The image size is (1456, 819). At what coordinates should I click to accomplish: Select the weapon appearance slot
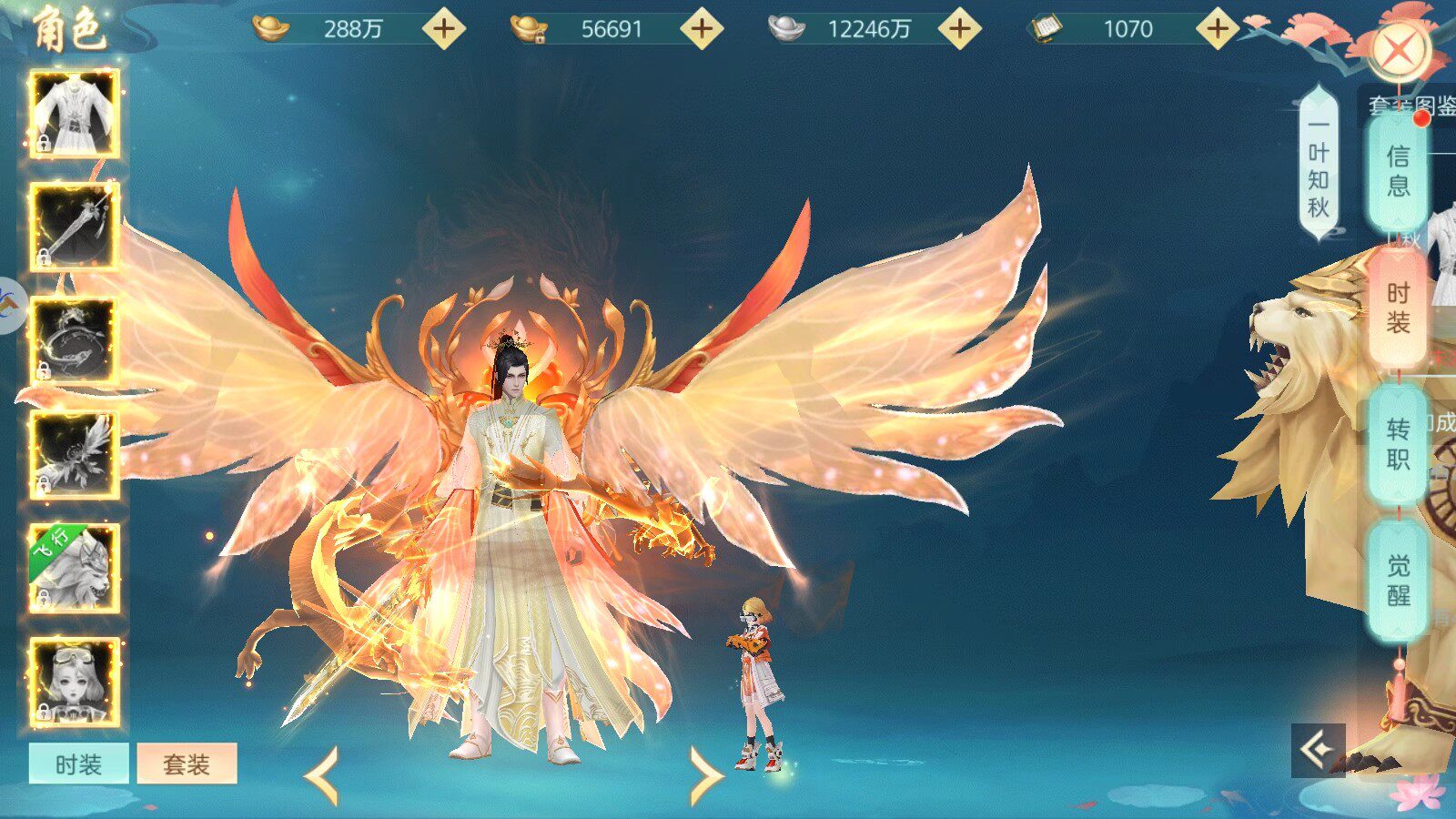click(75, 227)
